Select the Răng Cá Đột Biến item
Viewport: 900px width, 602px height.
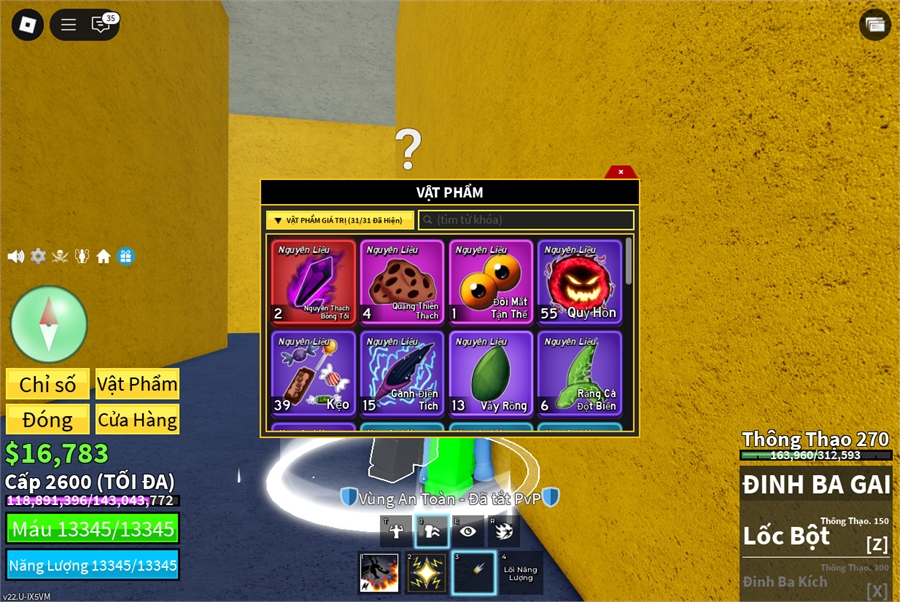(579, 374)
